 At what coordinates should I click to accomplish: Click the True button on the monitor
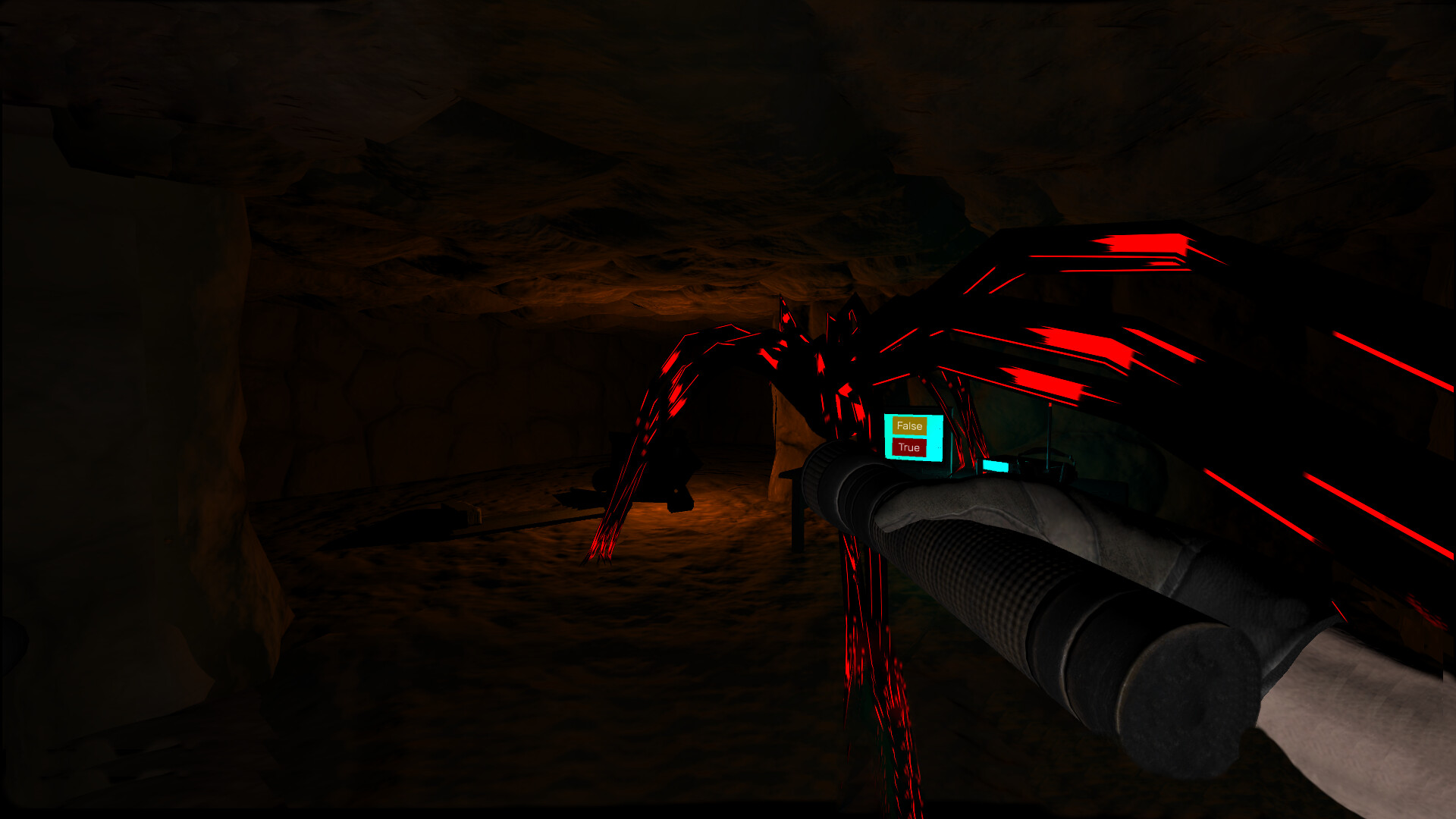click(908, 447)
